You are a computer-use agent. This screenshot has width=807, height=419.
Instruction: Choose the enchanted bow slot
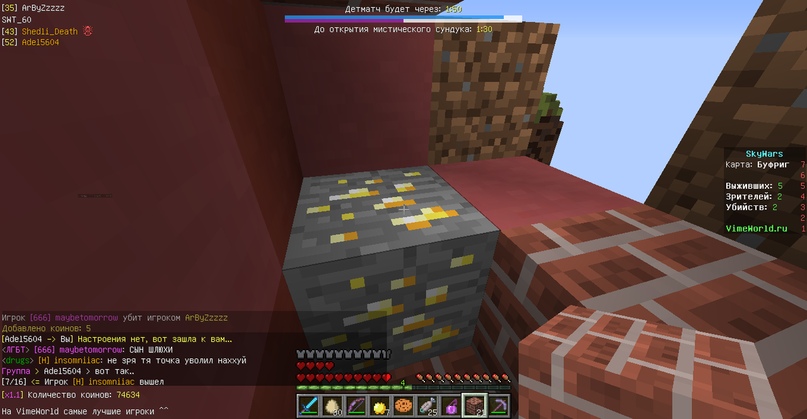point(356,406)
